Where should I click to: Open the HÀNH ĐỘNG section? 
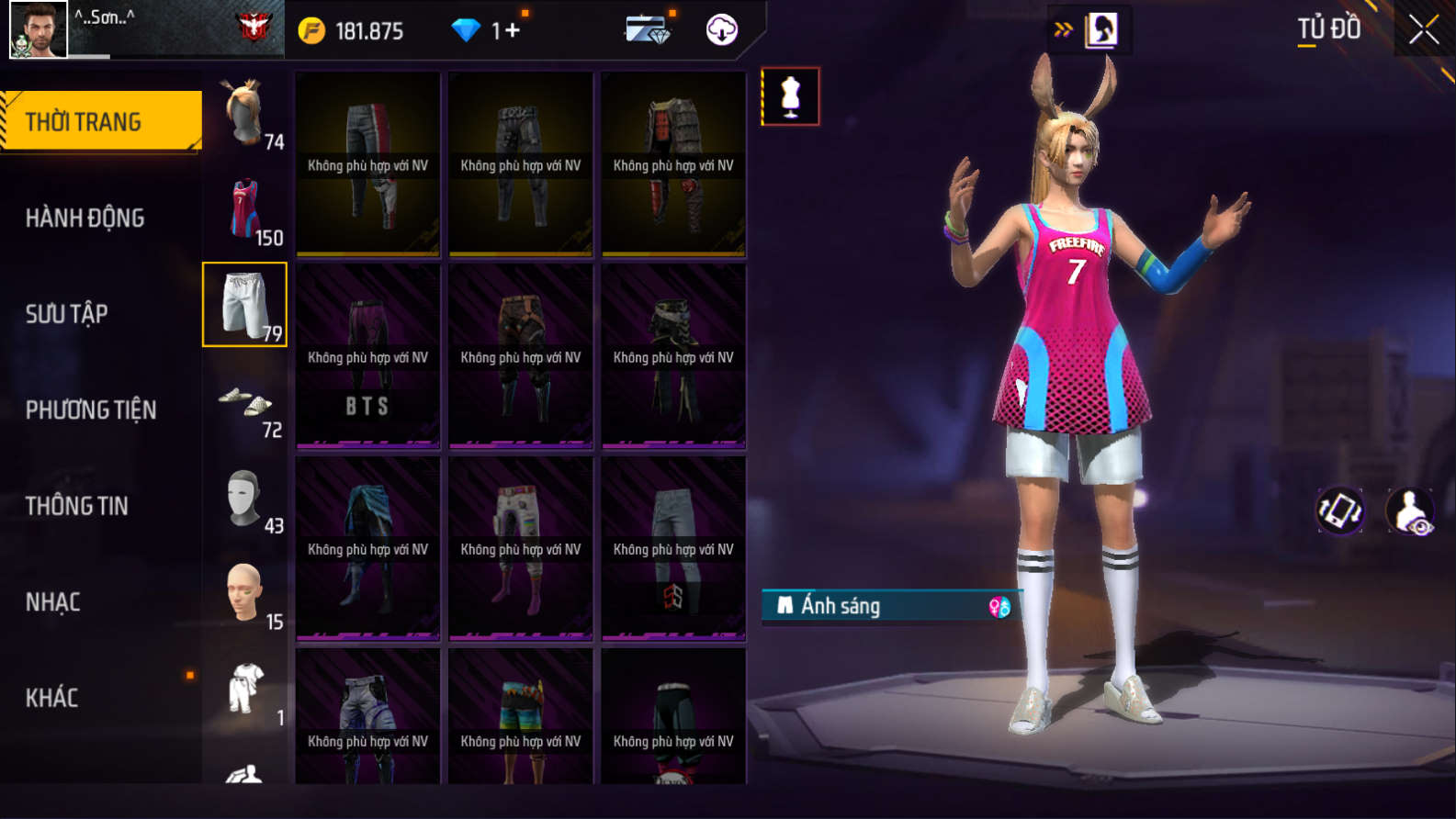(x=85, y=218)
